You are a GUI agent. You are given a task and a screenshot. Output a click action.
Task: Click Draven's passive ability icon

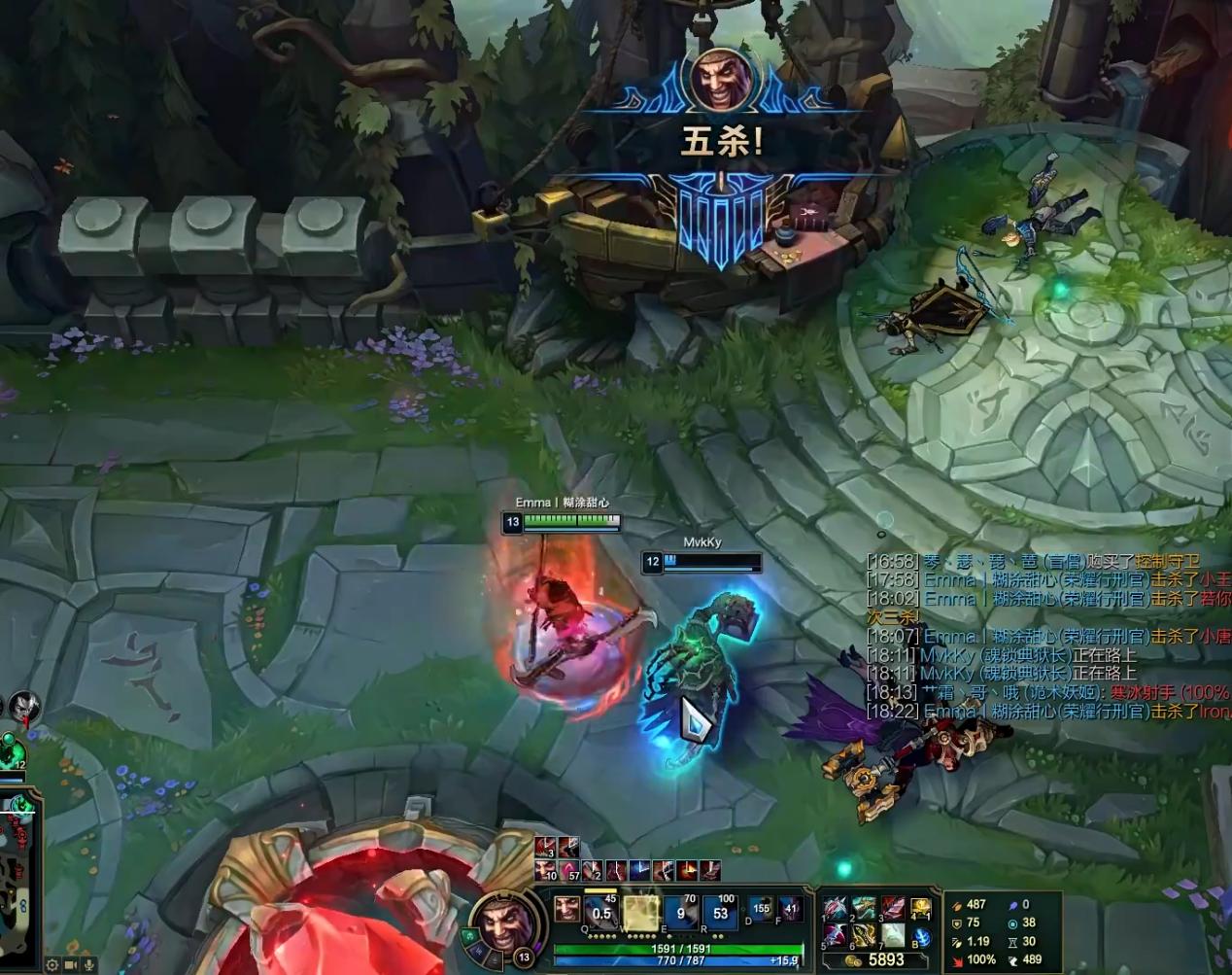(x=565, y=910)
